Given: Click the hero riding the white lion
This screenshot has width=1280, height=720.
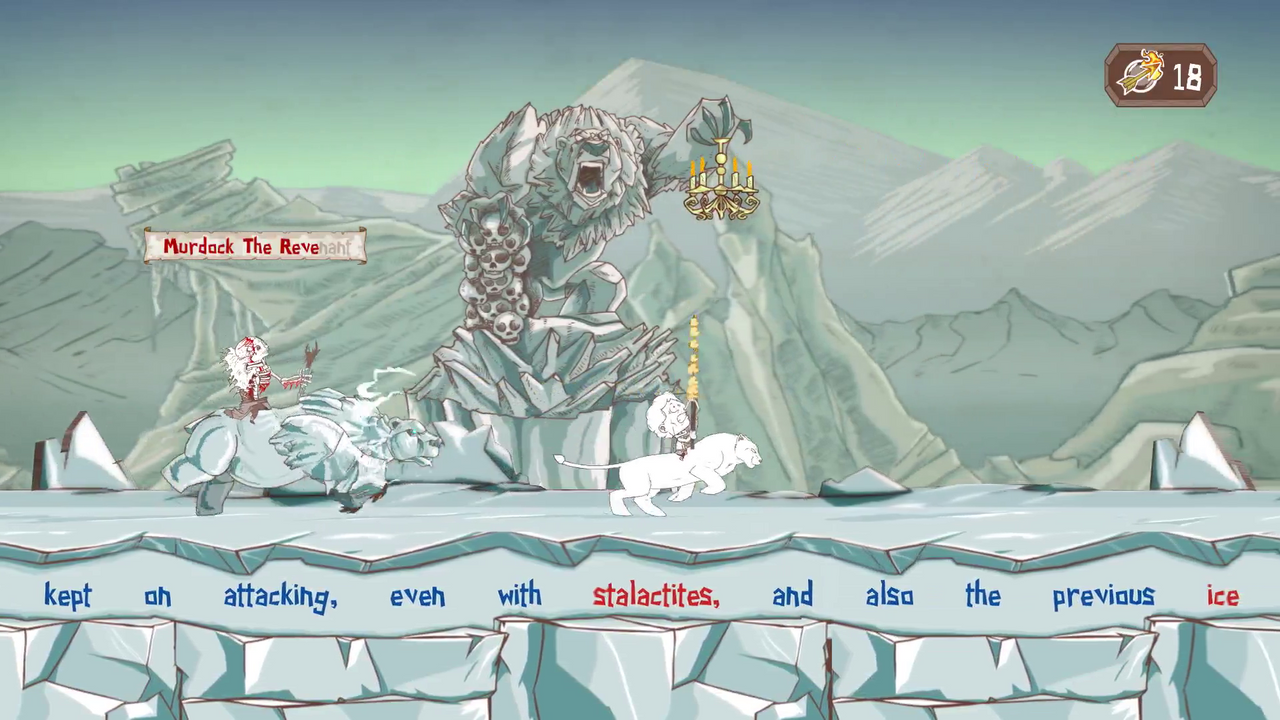Looking at the screenshot, I should click(x=668, y=420).
